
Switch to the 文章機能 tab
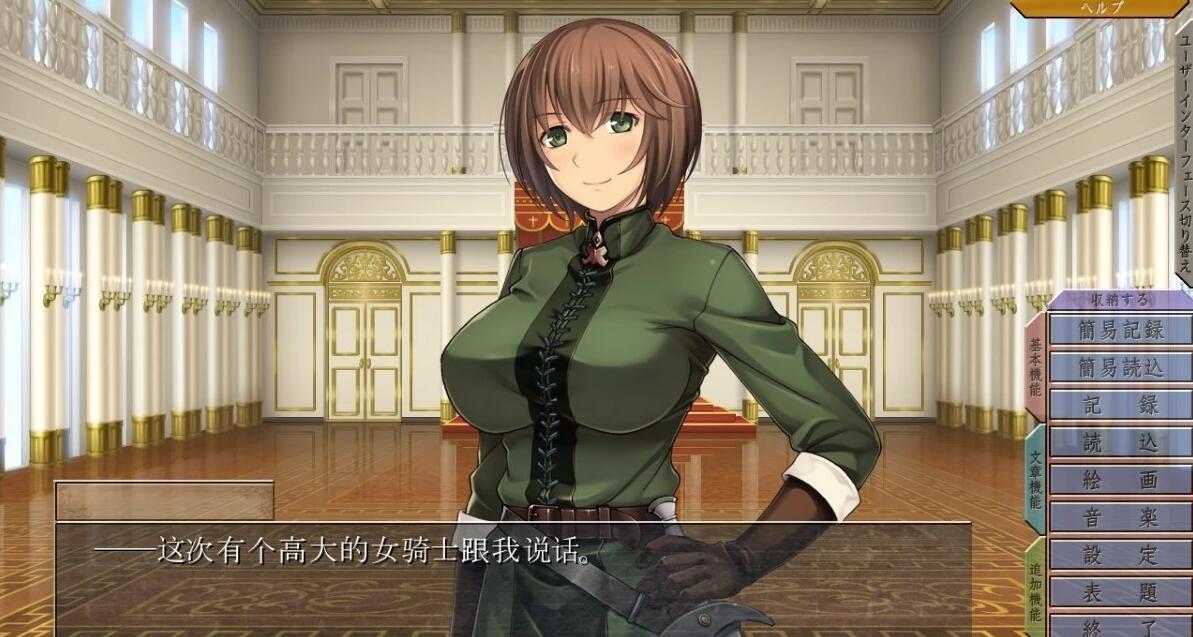click(1035, 480)
